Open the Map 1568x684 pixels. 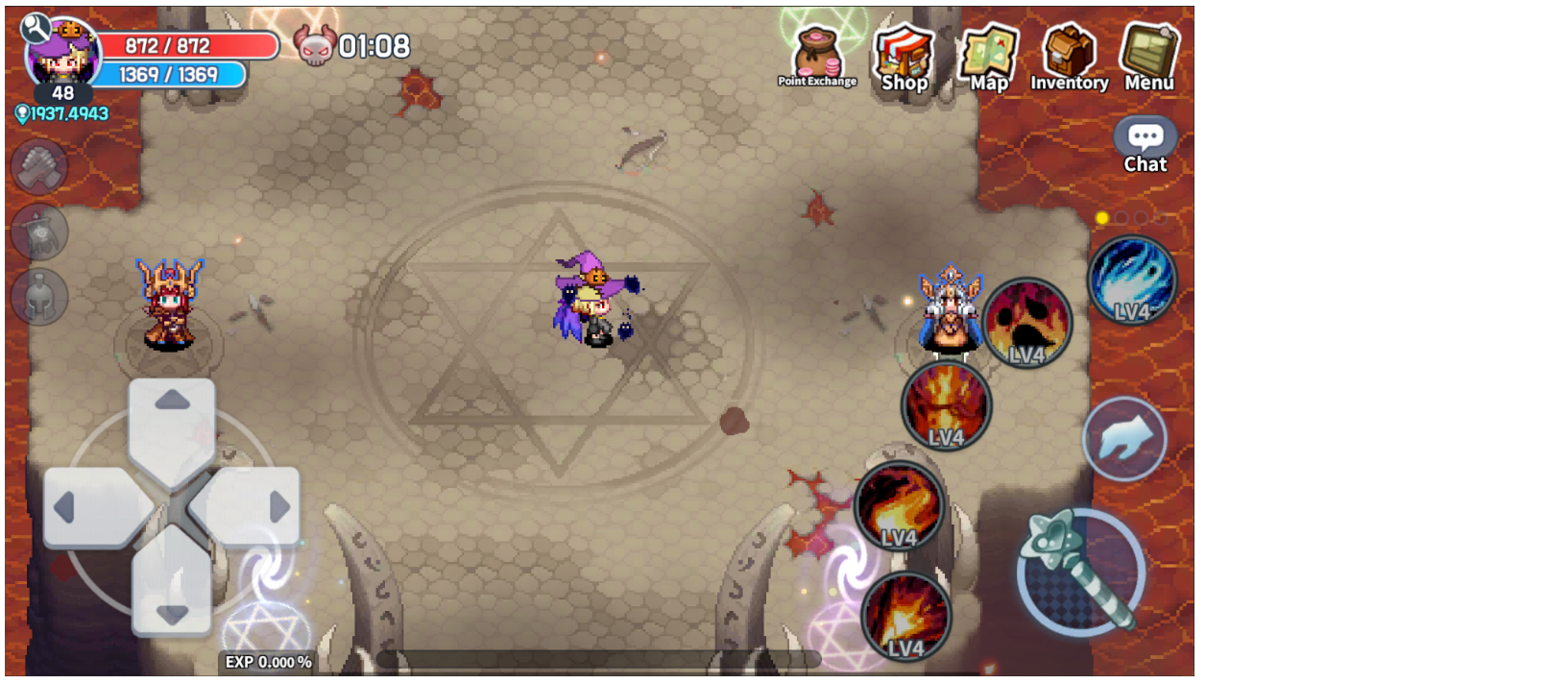[x=989, y=58]
